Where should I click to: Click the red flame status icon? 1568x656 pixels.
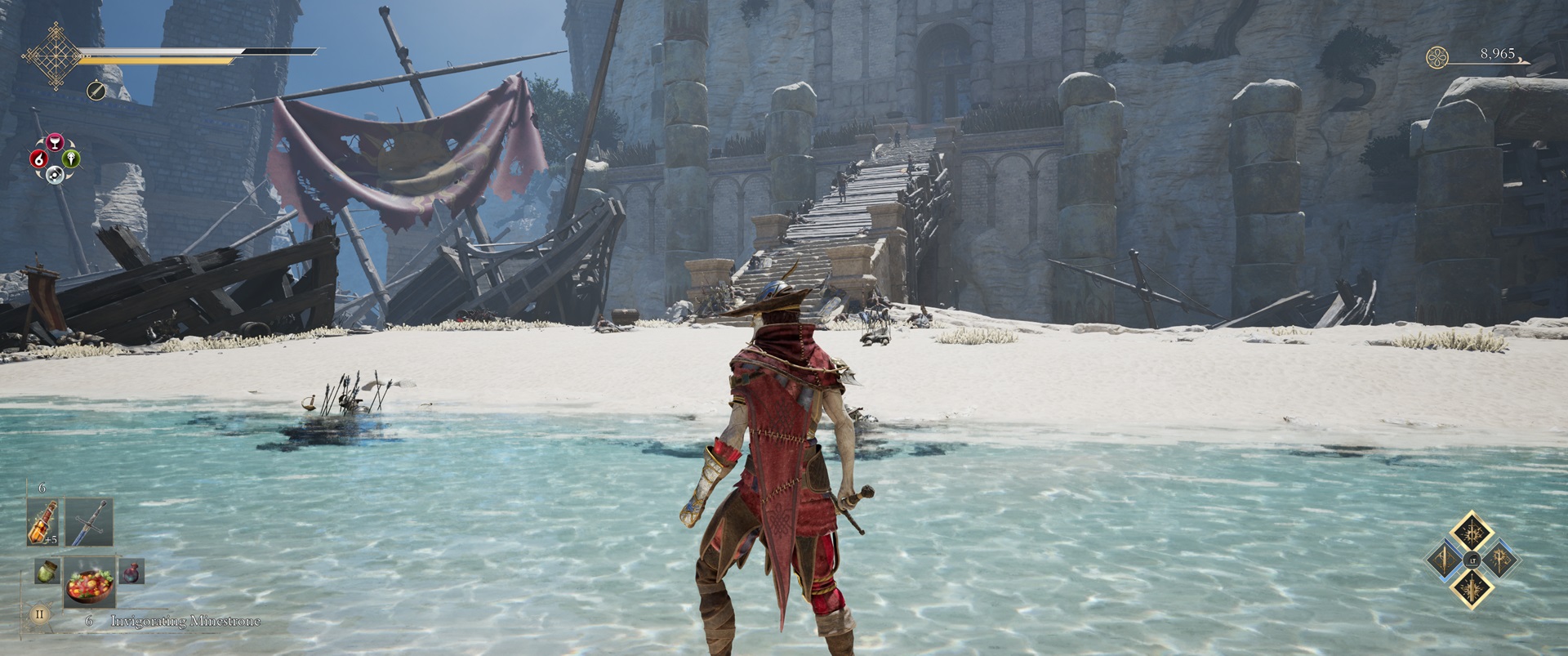pyautogui.click(x=38, y=158)
